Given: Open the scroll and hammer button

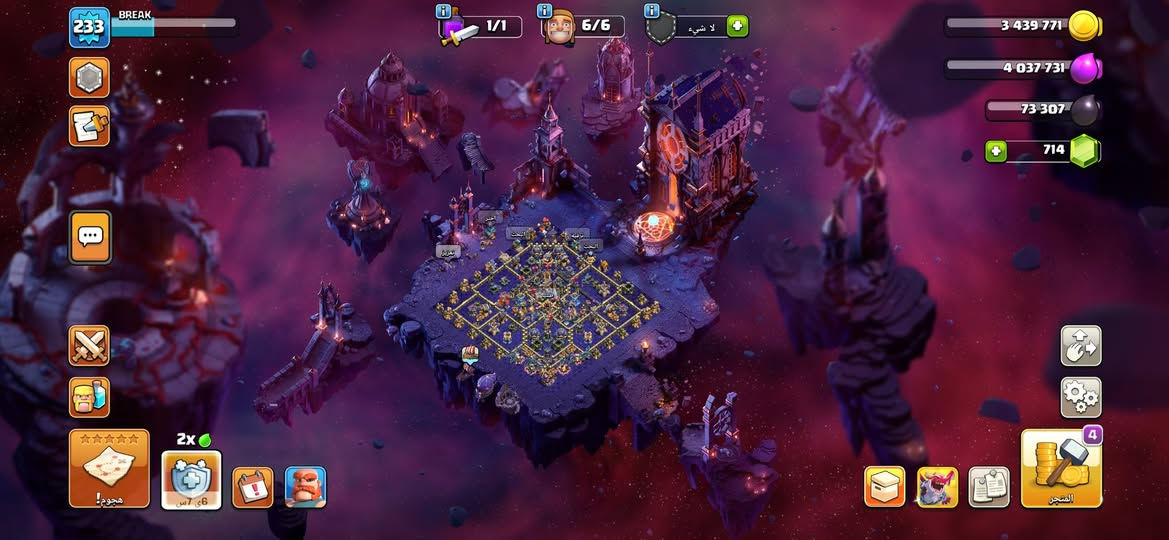Looking at the screenshot, I should 89,126.
